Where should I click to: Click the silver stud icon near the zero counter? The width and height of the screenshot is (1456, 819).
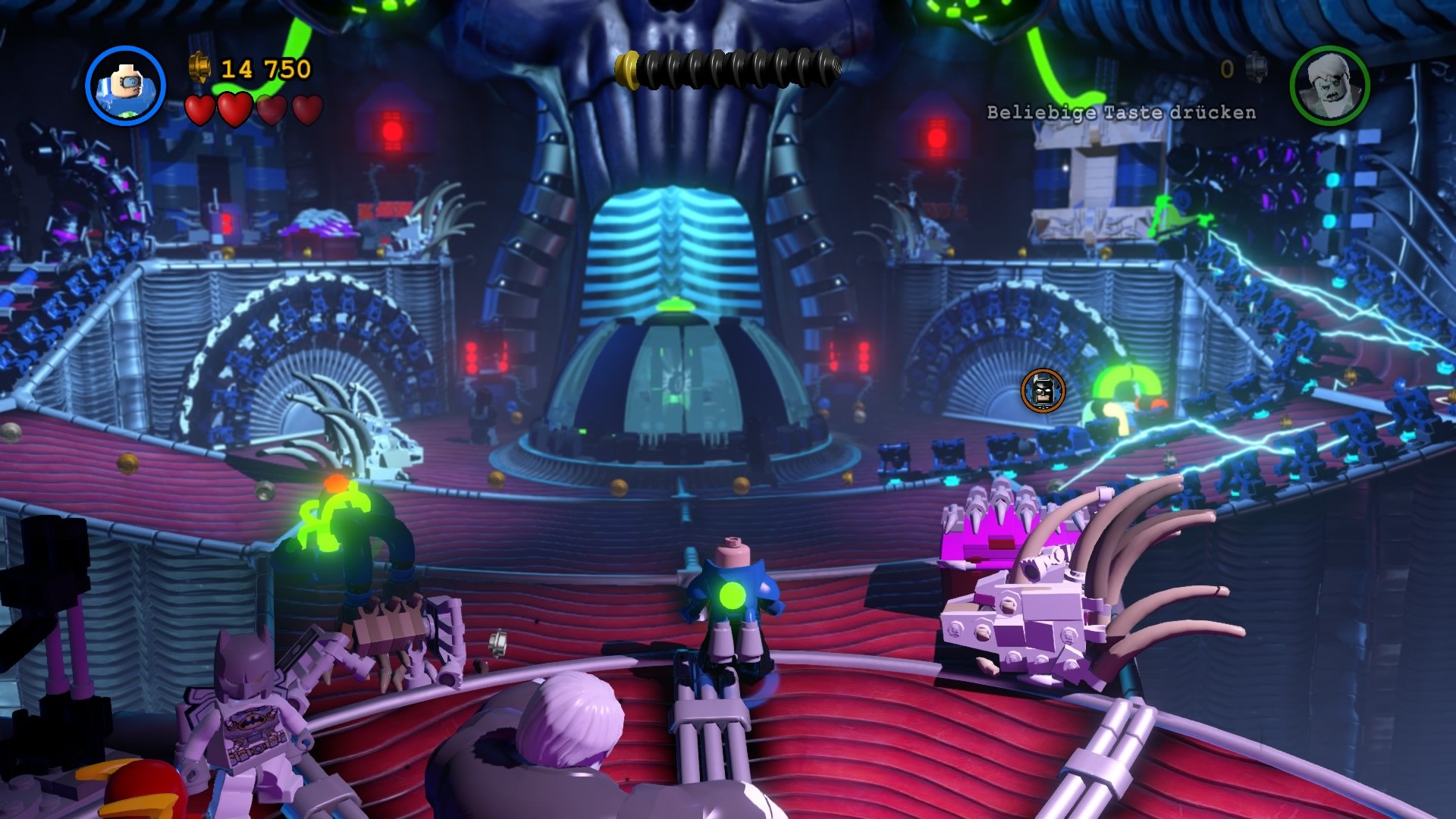pyautogui.click(x=1255, y=67)
